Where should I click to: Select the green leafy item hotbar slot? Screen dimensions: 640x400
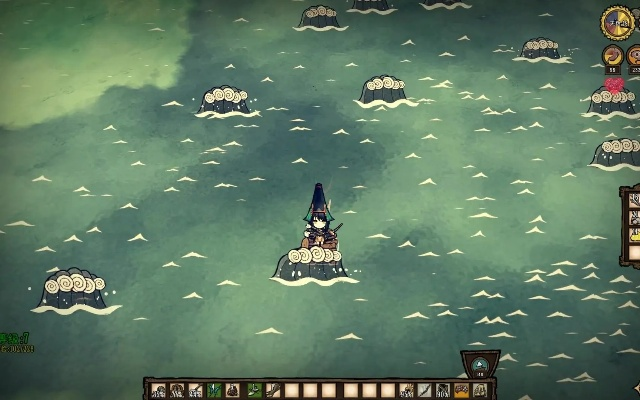252,391
